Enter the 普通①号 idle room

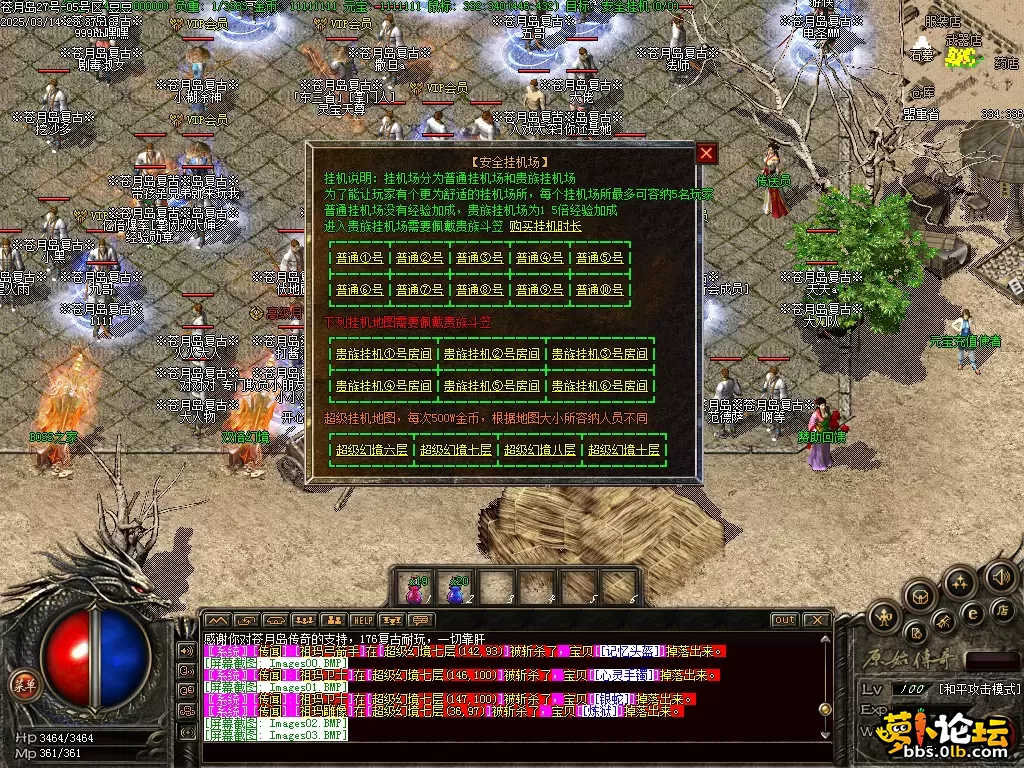359,257
